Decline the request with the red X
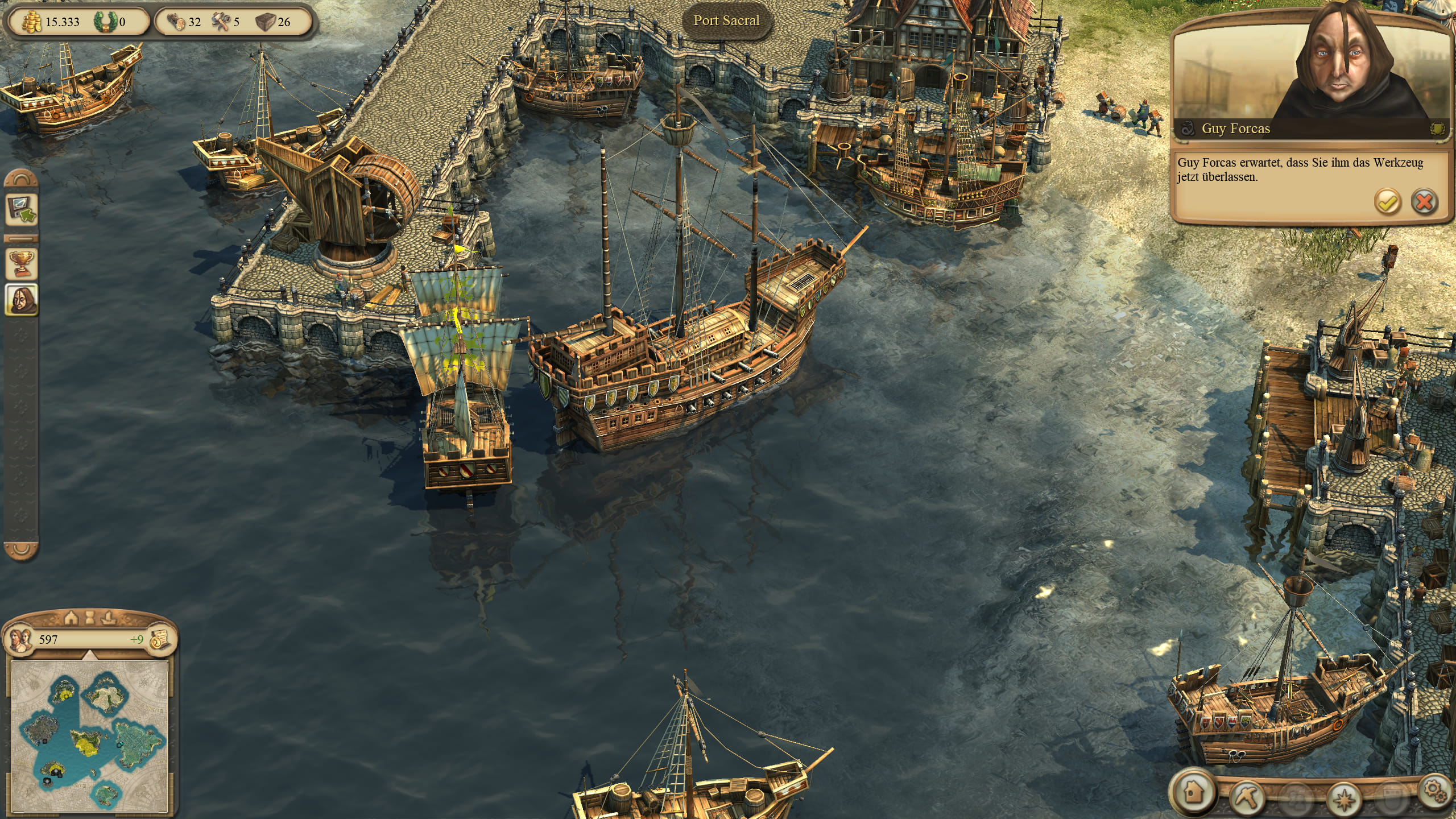This screenshot has height=819, width=1456. 1424,202
